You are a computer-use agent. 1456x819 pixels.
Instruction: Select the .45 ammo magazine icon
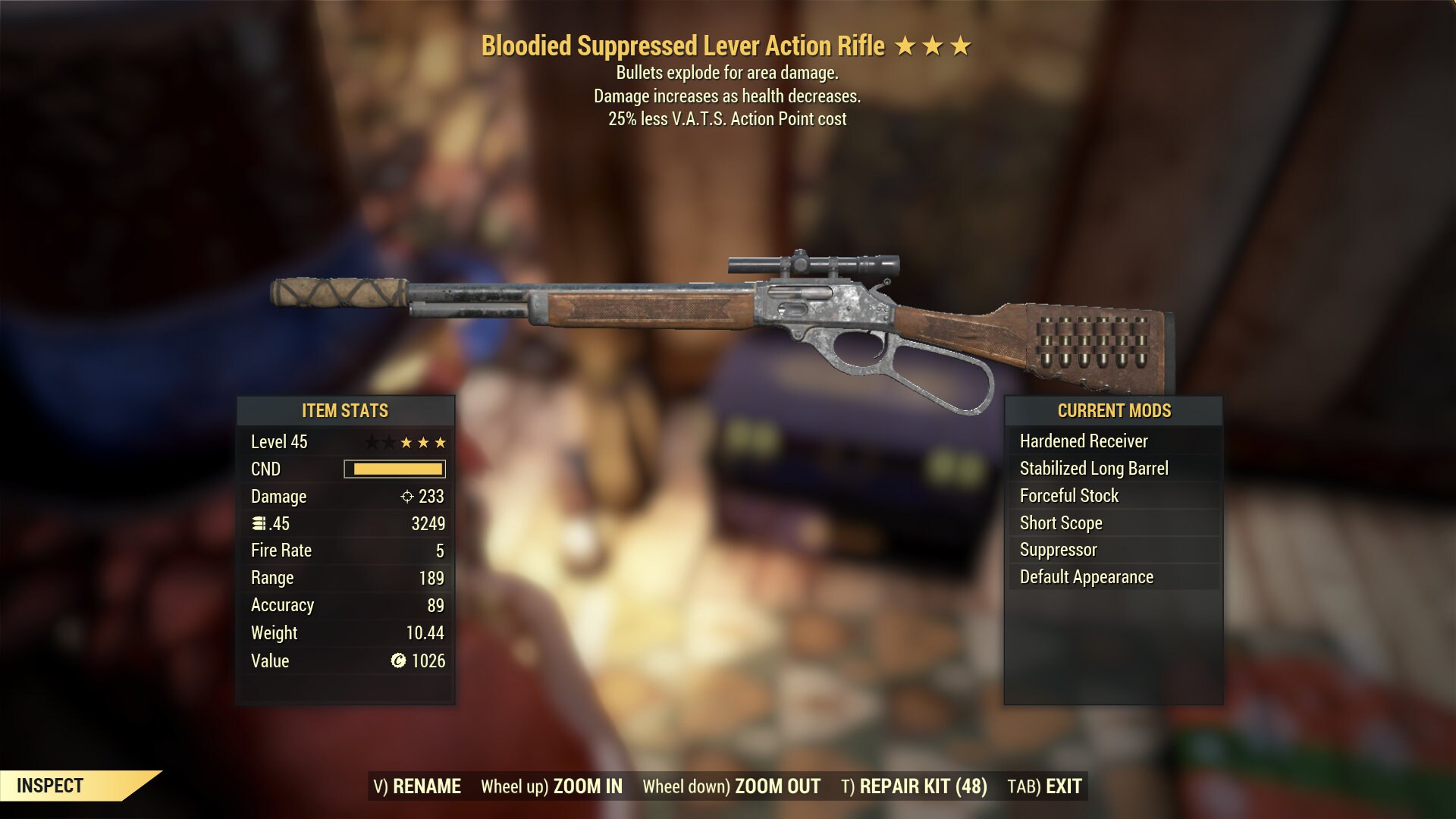257,523
